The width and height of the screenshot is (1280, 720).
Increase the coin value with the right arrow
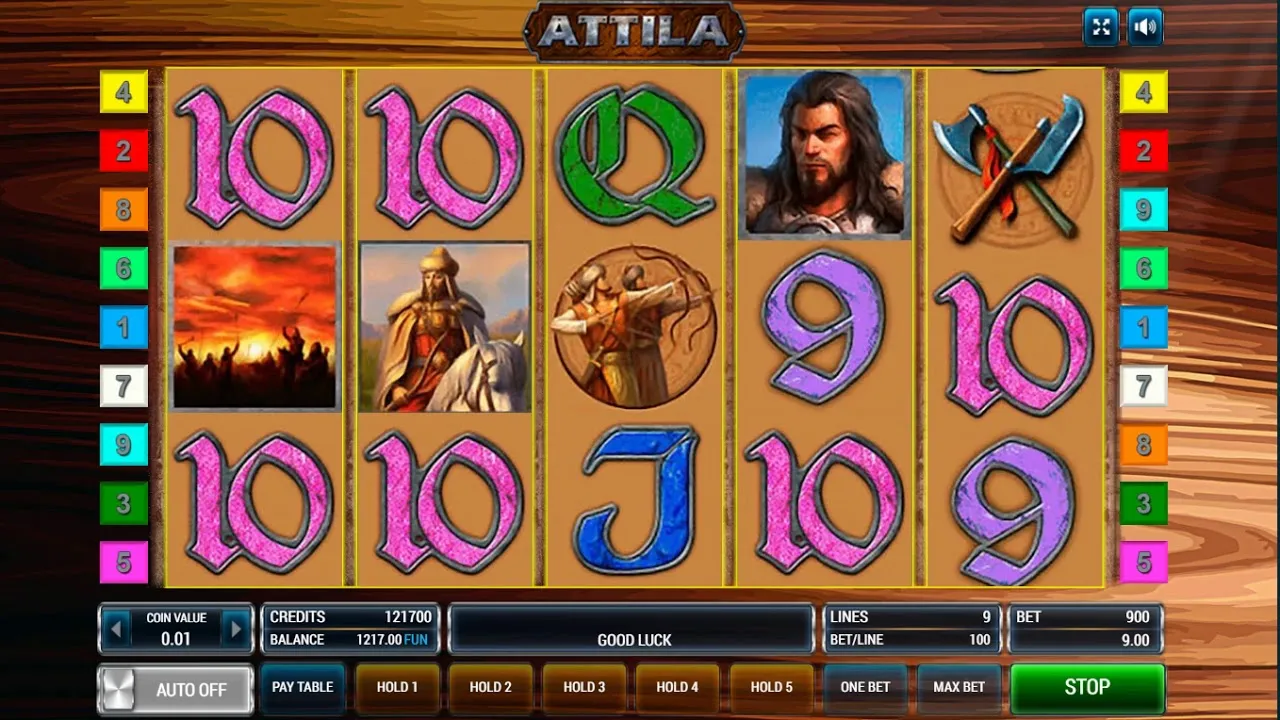(x=237, y=628)
